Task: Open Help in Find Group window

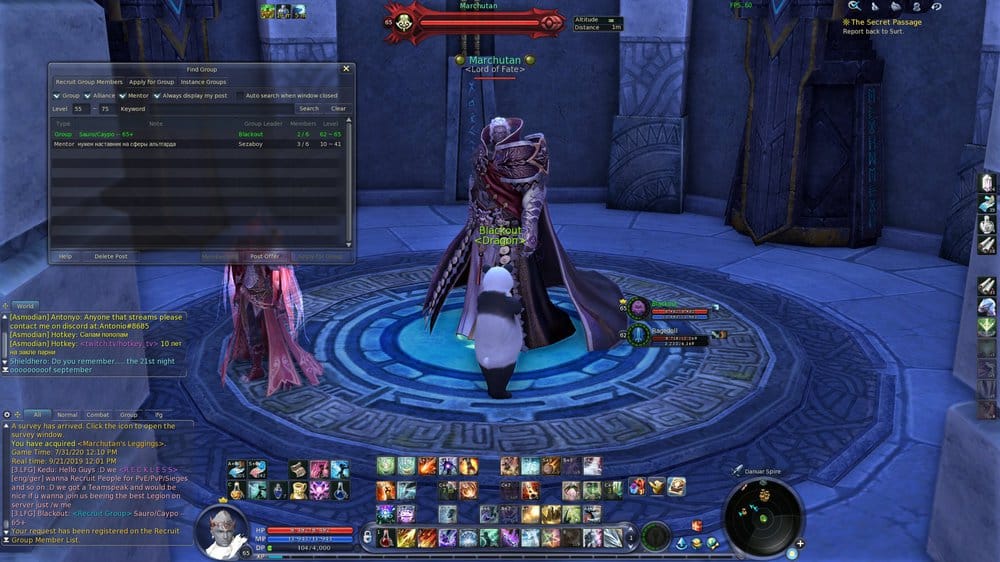Action: point(65,256)
